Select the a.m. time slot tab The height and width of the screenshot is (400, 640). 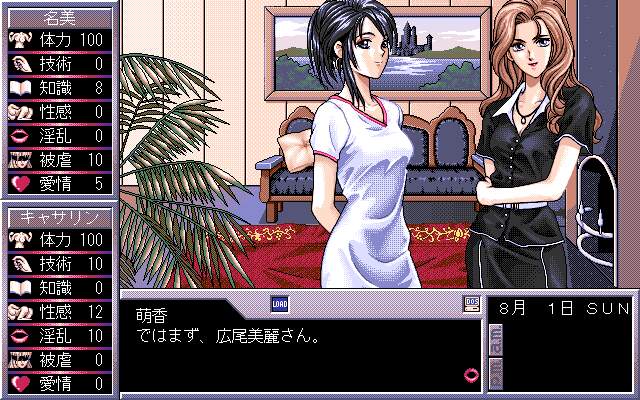coord(495,341)
